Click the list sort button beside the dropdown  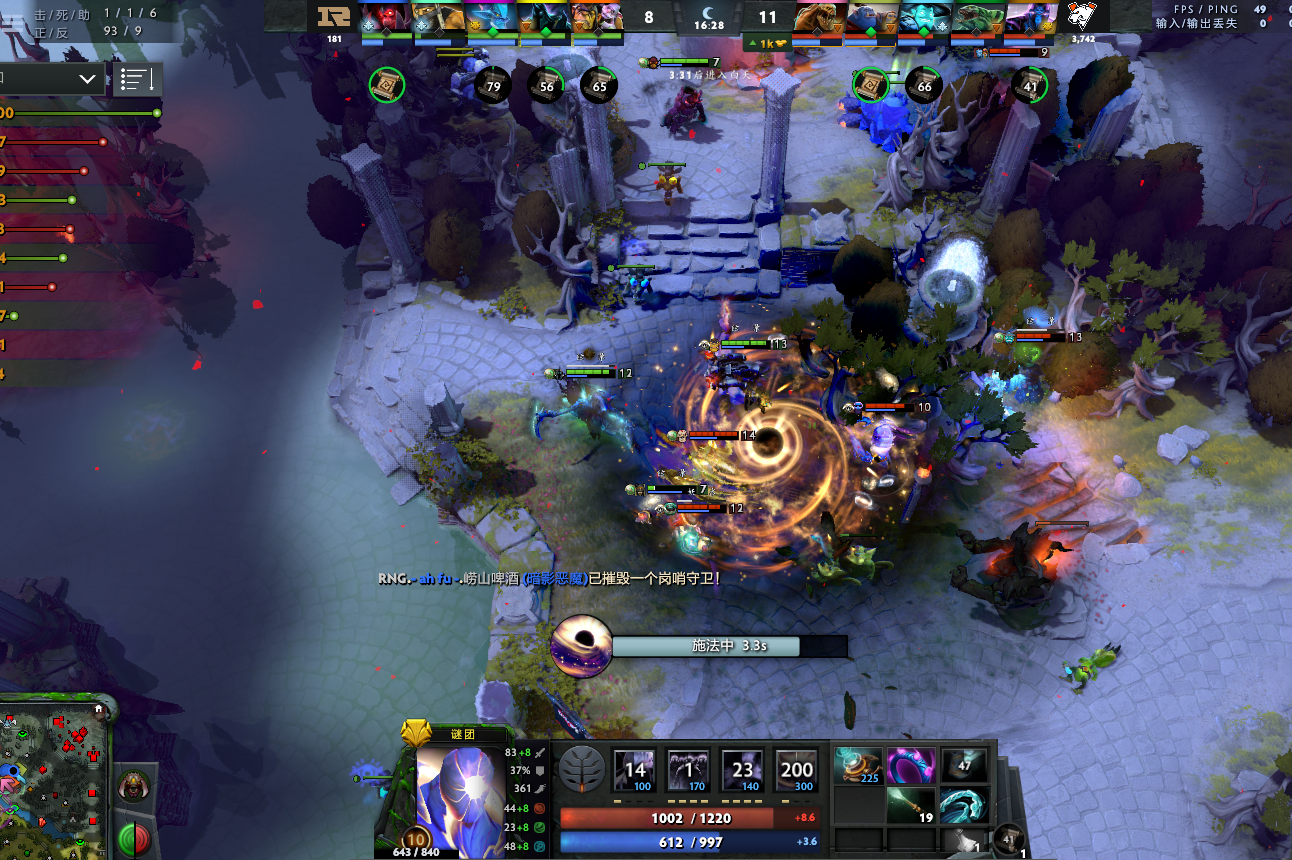tap(137, 80)
